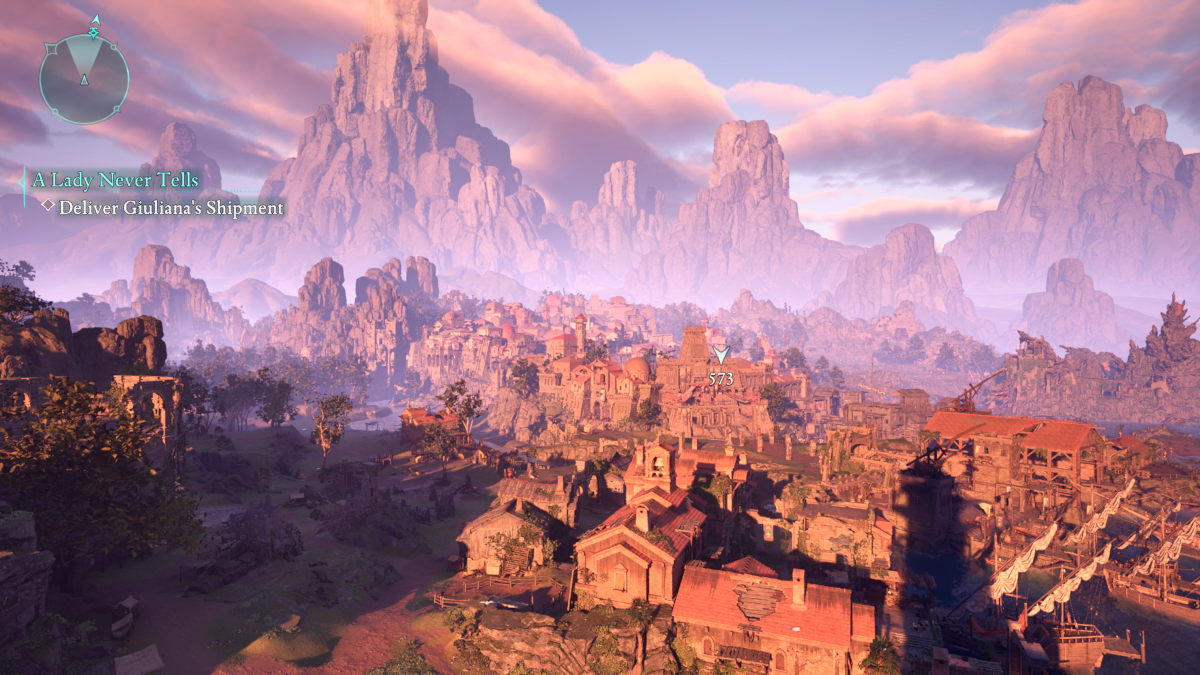
Task: Click the circular compass minimap
Action: click(x=84, y=78)
